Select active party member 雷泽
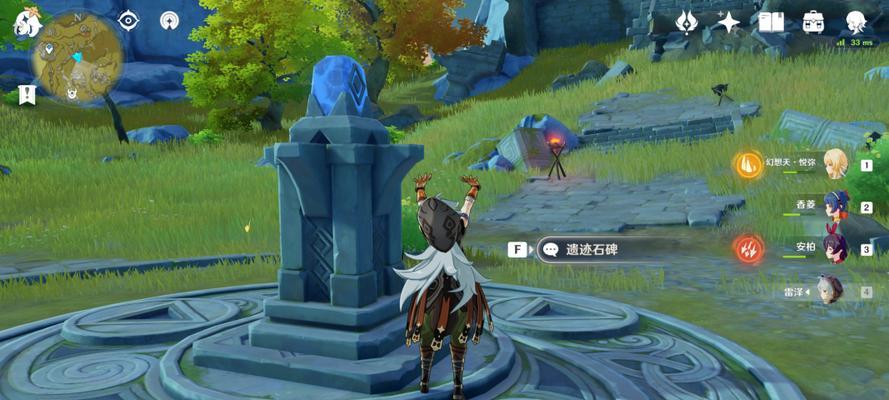 tap(830, 291)
